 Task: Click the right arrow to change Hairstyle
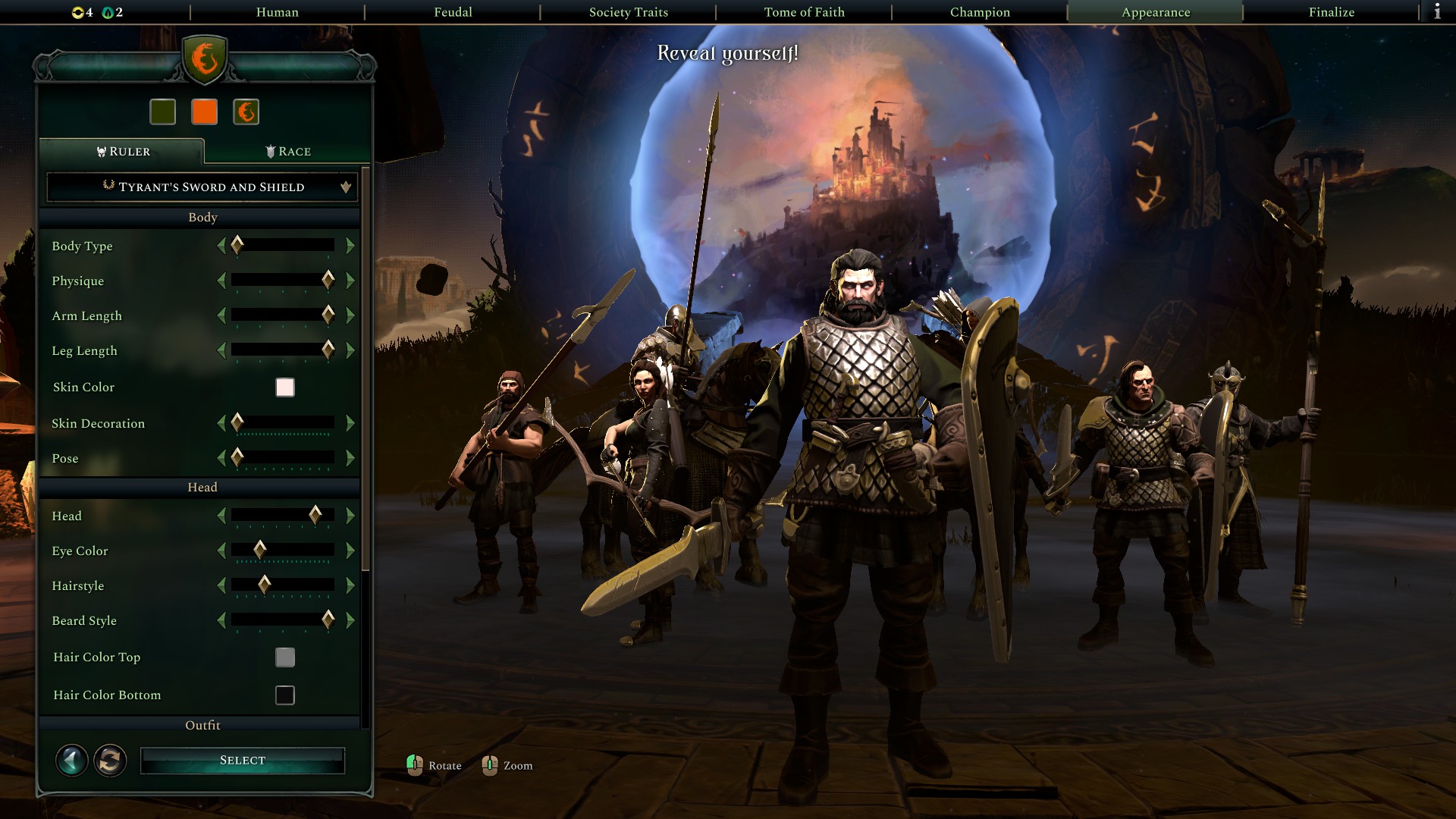point(350,585)
